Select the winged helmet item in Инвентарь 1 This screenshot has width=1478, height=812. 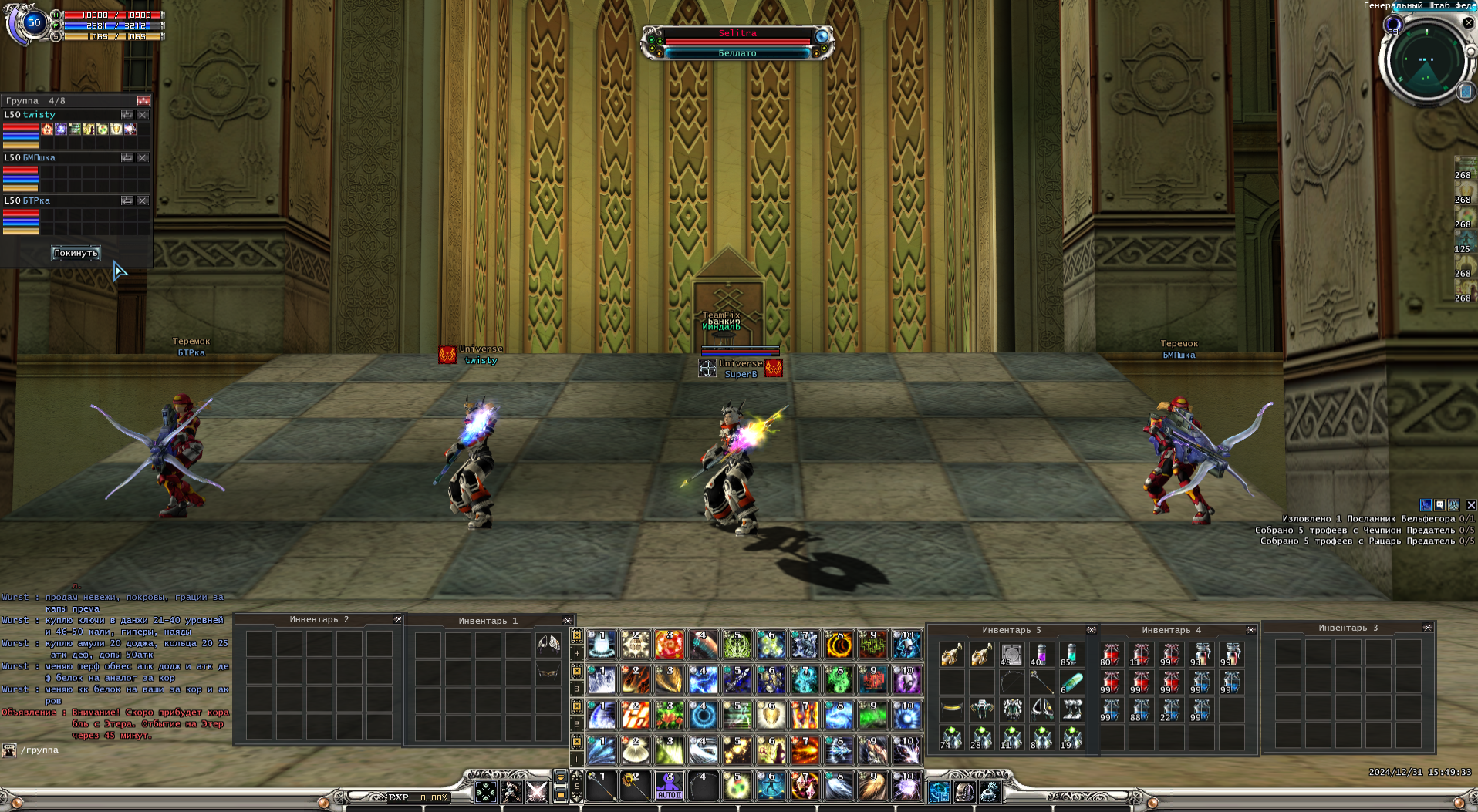click(548, 644)
